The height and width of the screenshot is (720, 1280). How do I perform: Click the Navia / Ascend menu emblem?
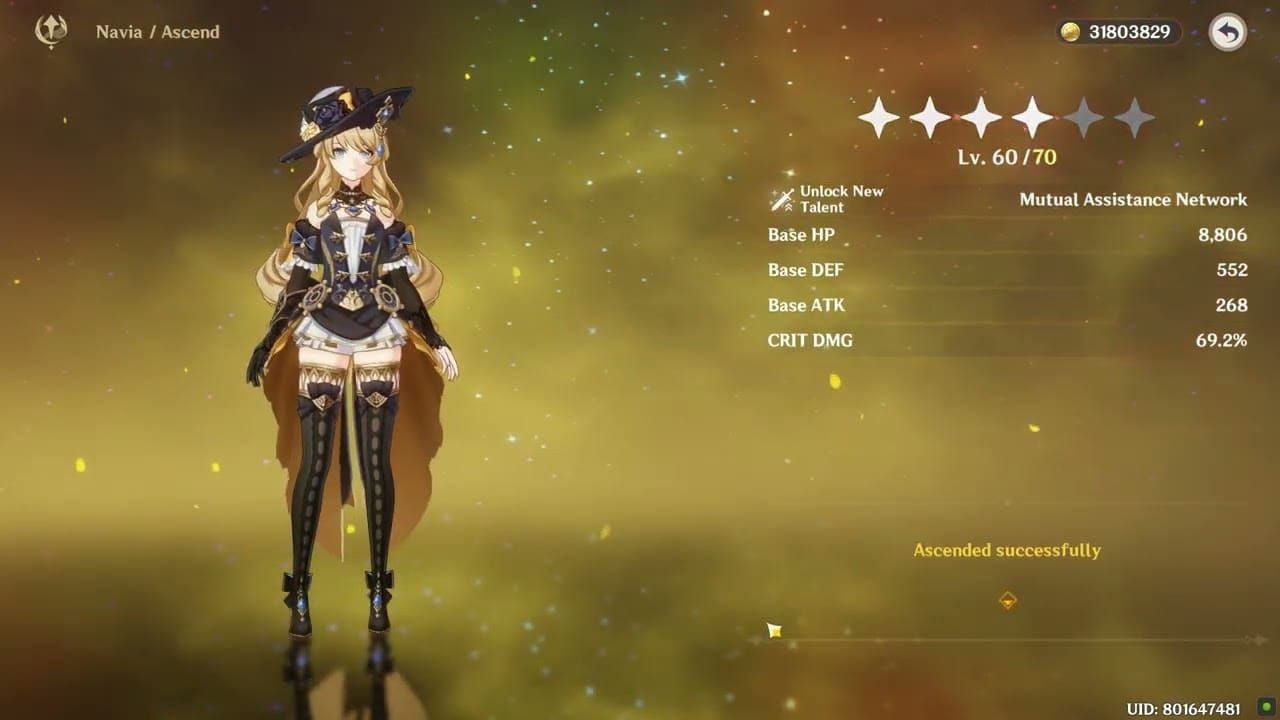pos(51,31)
